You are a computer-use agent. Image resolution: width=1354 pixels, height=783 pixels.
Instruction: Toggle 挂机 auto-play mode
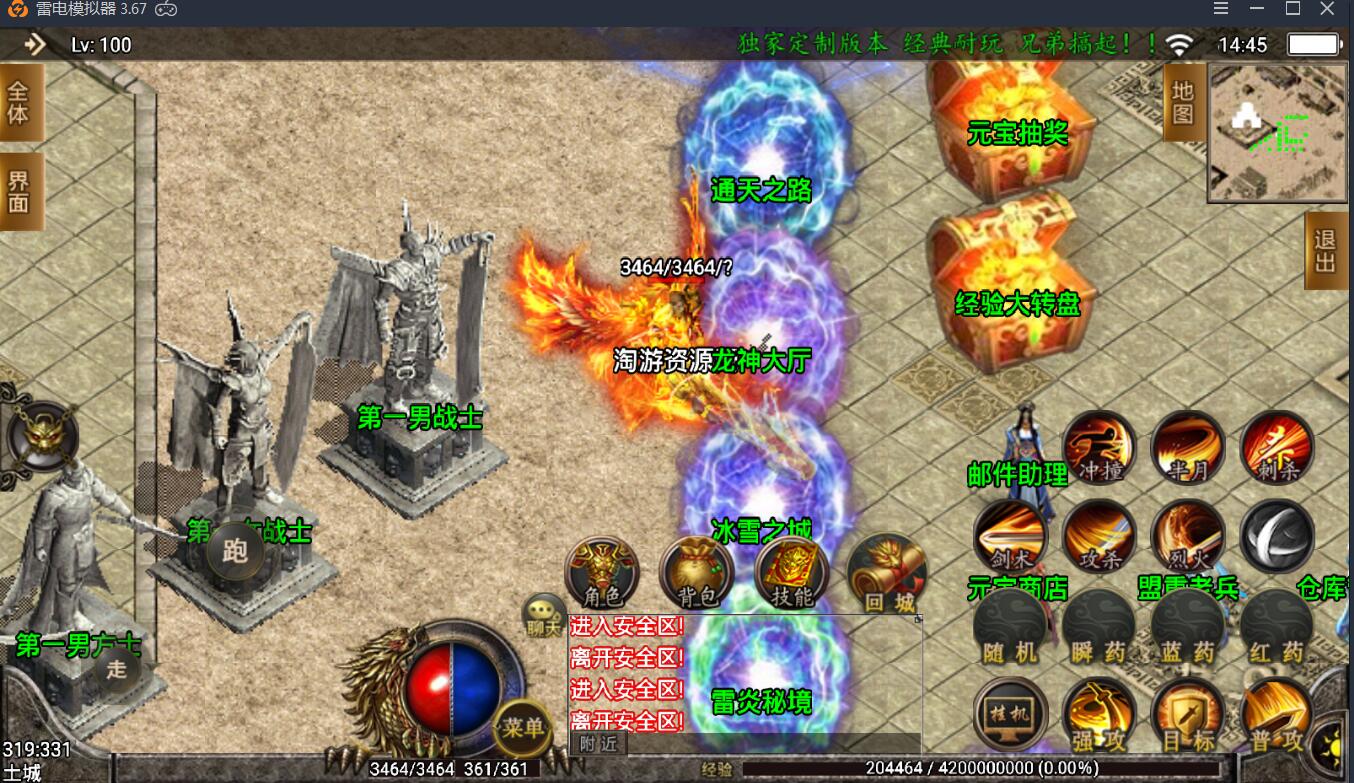coord(1010,714)
